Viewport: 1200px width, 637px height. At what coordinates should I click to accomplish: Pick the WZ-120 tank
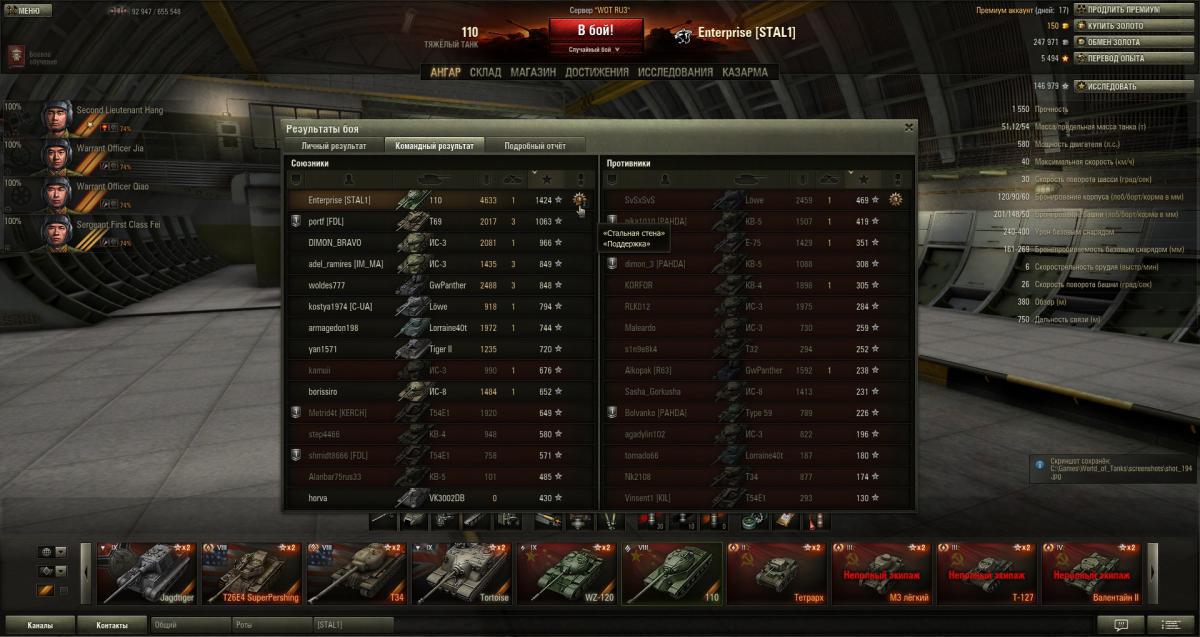[x=566, y=574]
